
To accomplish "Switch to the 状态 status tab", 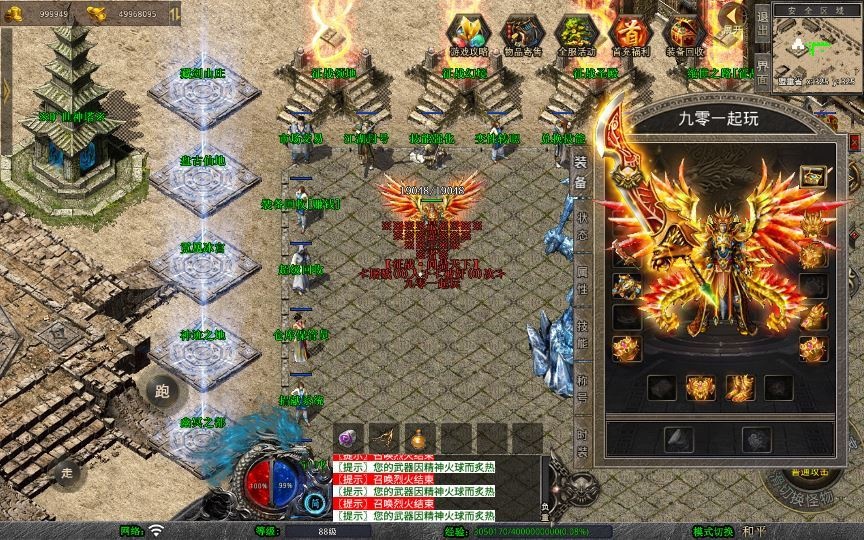I will tap(581, 226).
